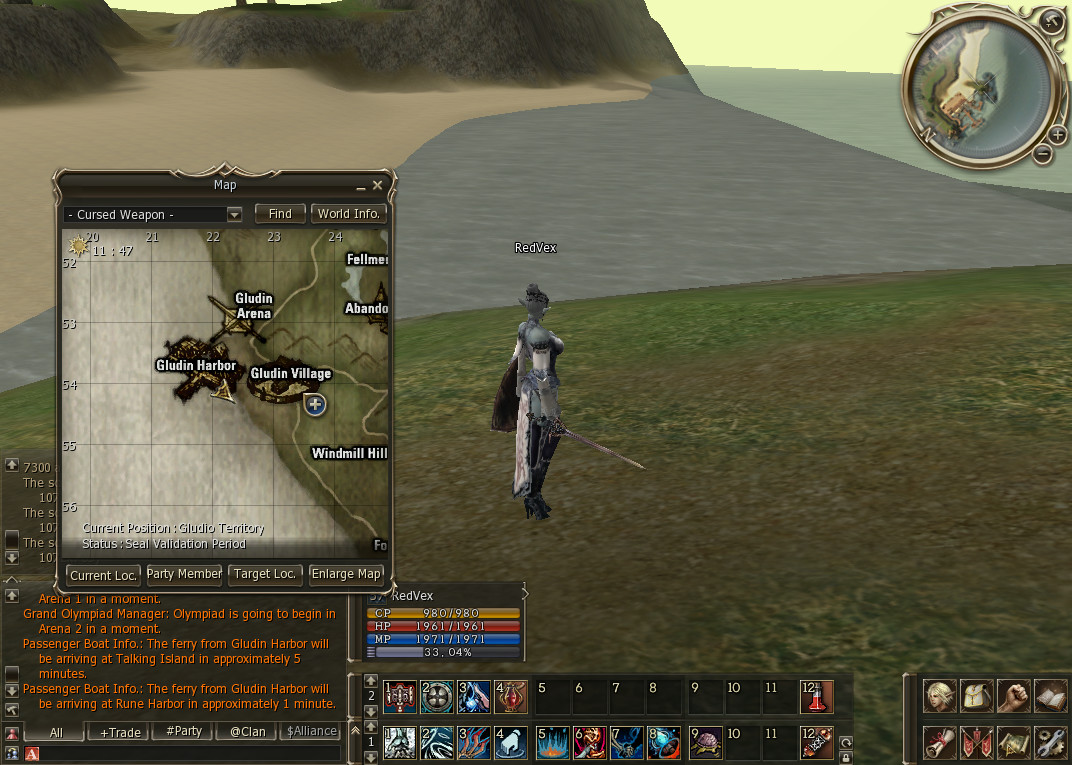Image resolution: width=1072 pixels, height=765 pixels.
Task: Open the Cursed Weapon dropdown
Action: (x=234, y=214)
